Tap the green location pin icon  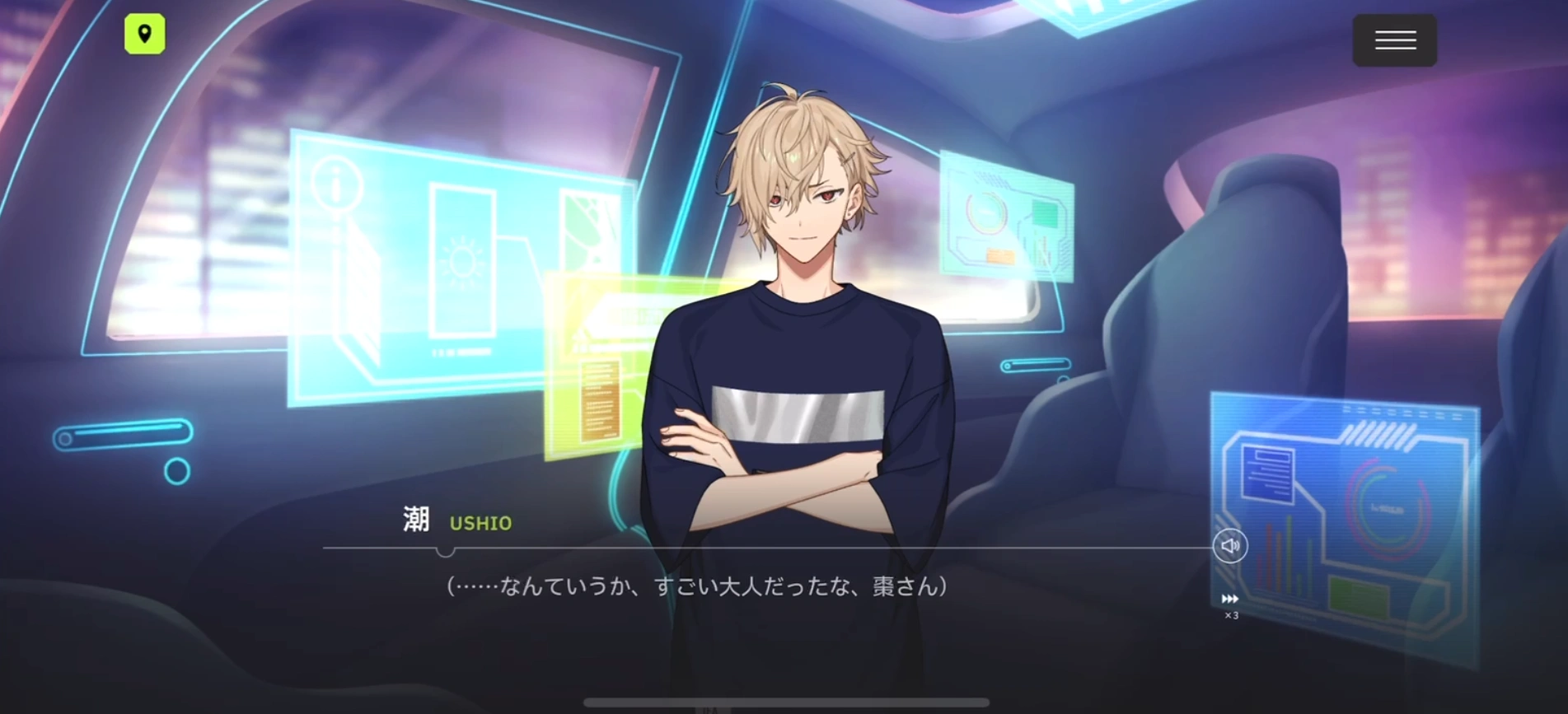(145, 35)
